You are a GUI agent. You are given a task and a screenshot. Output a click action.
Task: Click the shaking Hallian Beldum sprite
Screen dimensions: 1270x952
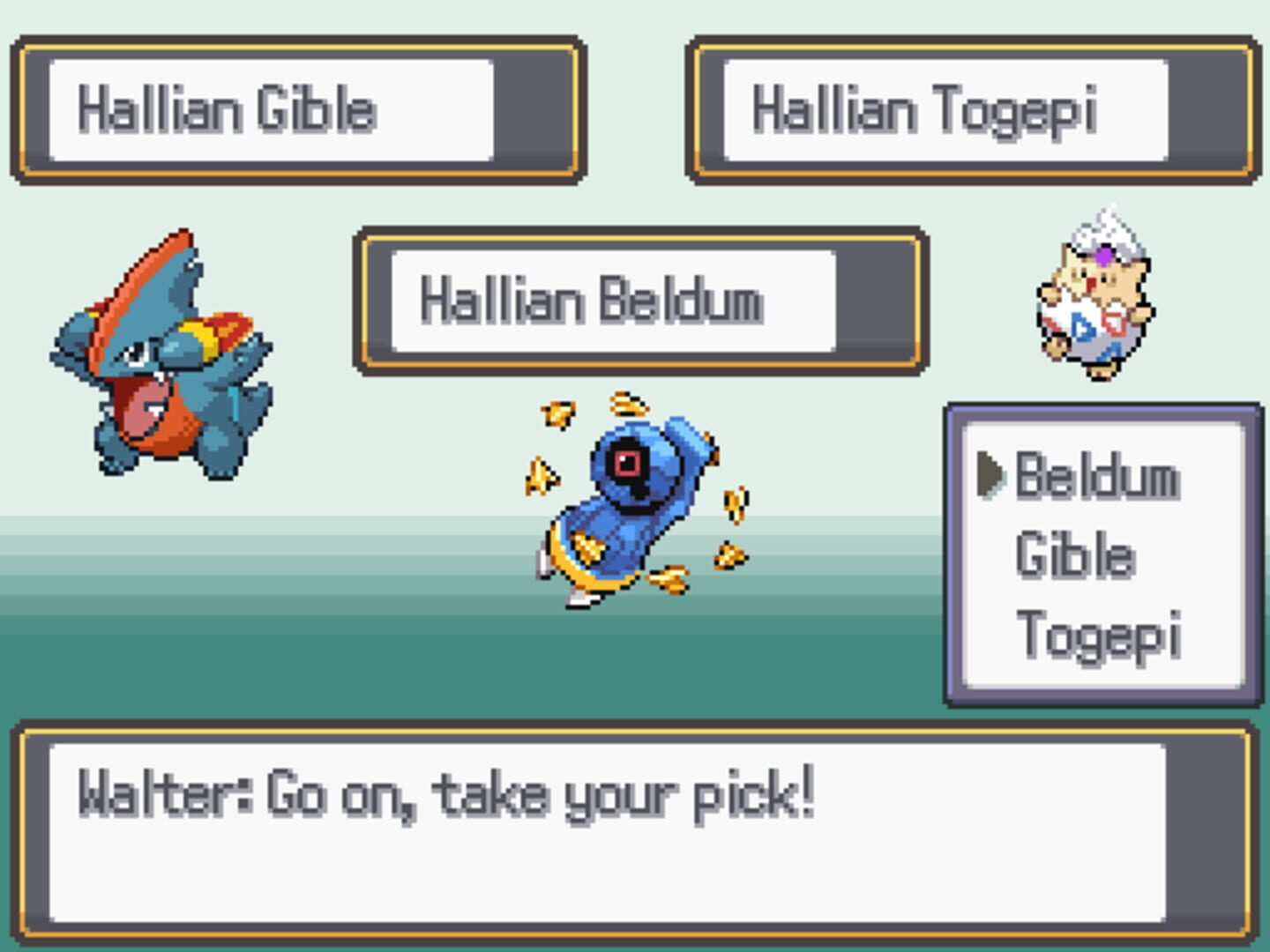coord(626,502)
